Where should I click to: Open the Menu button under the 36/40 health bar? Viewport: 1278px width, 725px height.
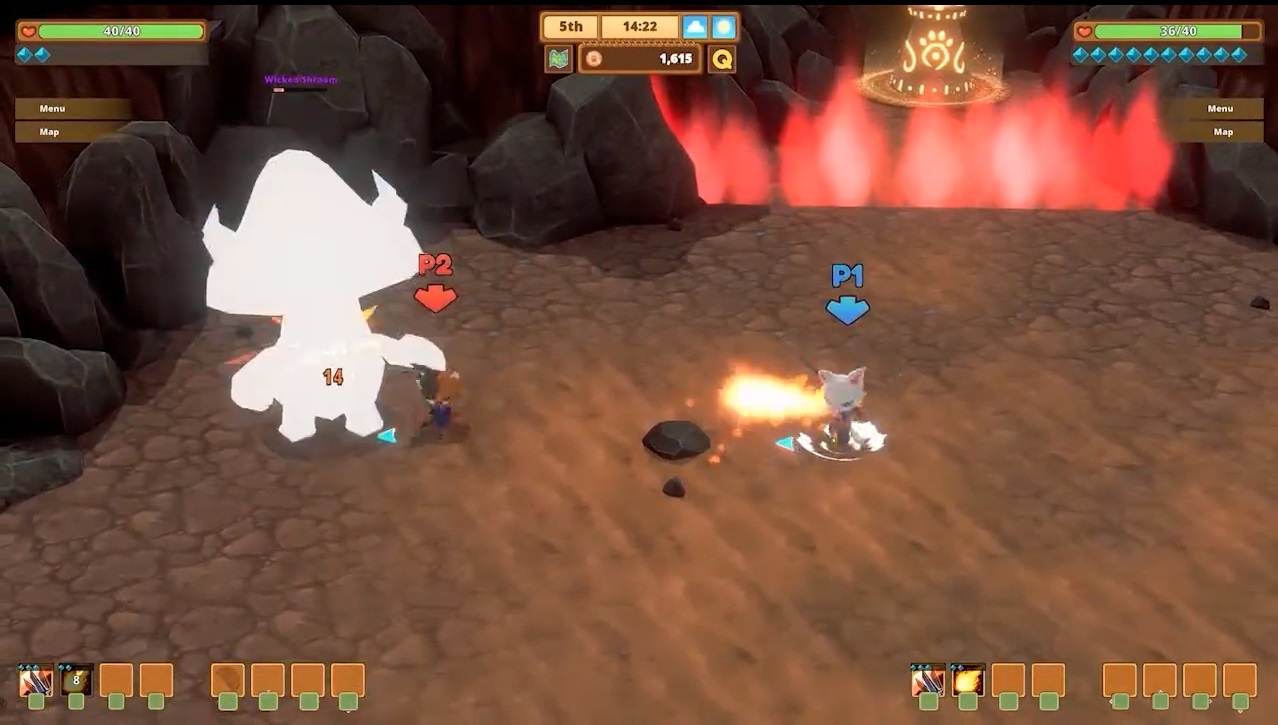(1220, 108)
